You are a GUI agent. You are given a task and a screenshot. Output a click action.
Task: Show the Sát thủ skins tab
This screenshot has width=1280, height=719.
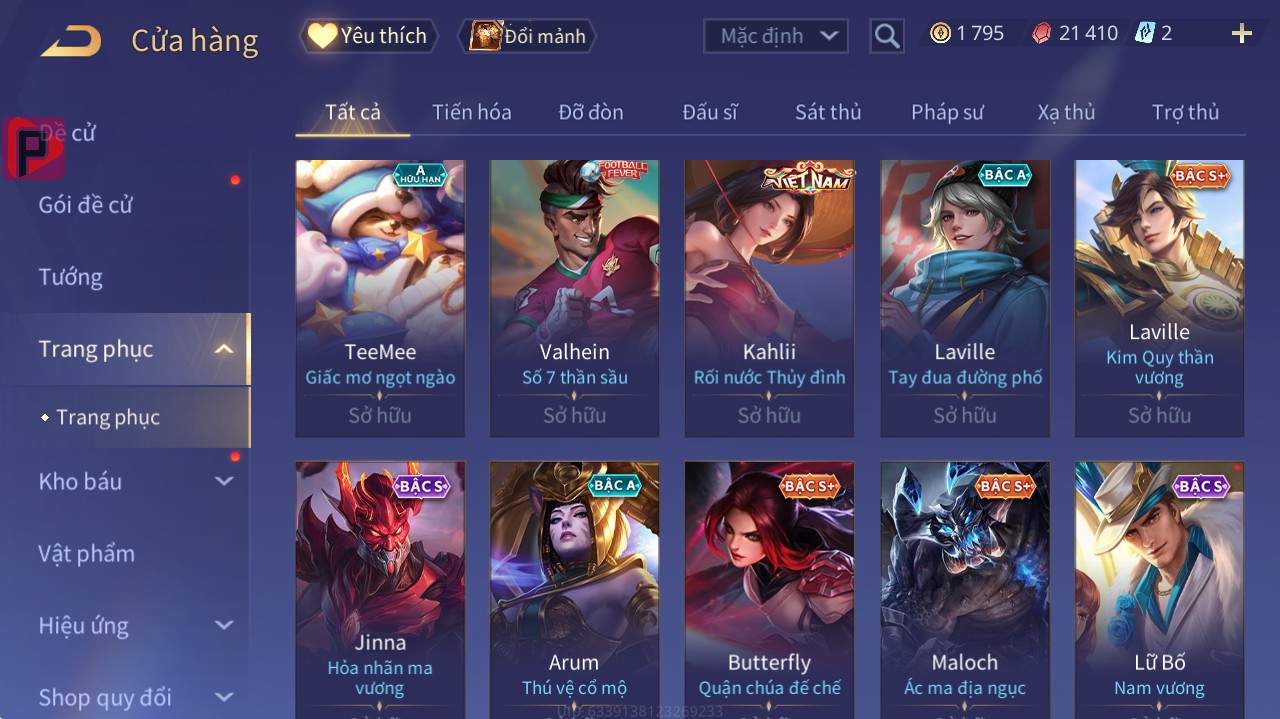(x=828, y=112)
